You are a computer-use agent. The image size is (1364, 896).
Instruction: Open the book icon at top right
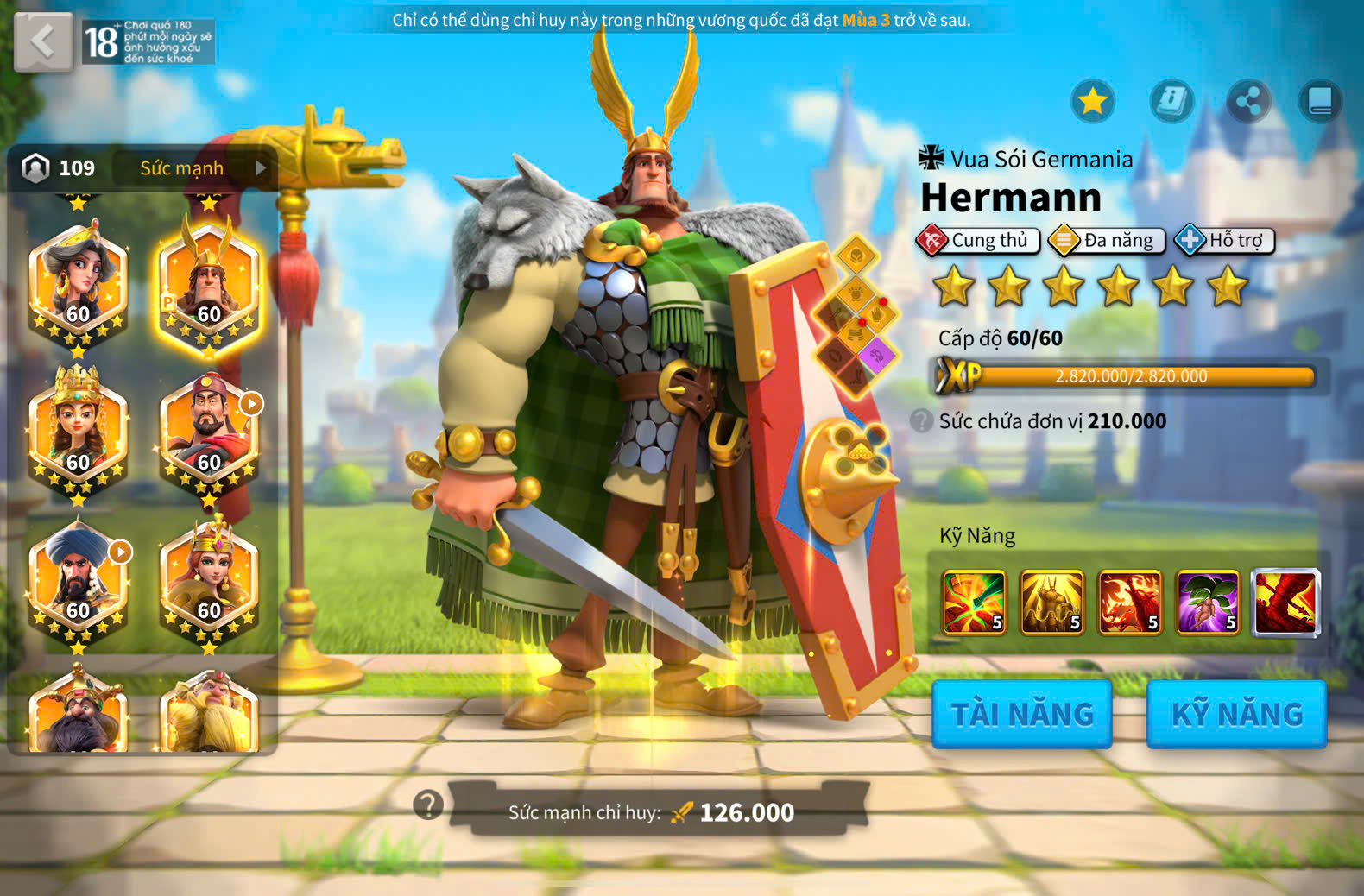tap(1320, 102)
